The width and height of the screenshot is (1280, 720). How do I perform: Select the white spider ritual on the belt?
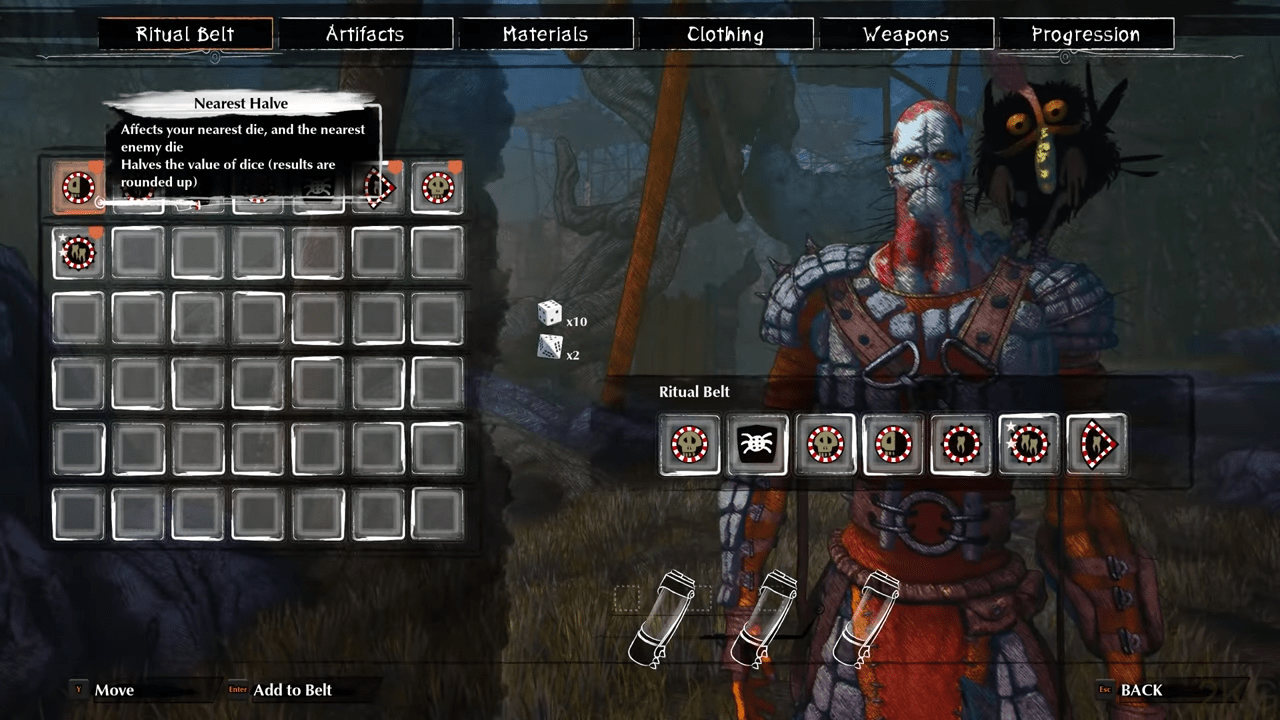point(757,444)
